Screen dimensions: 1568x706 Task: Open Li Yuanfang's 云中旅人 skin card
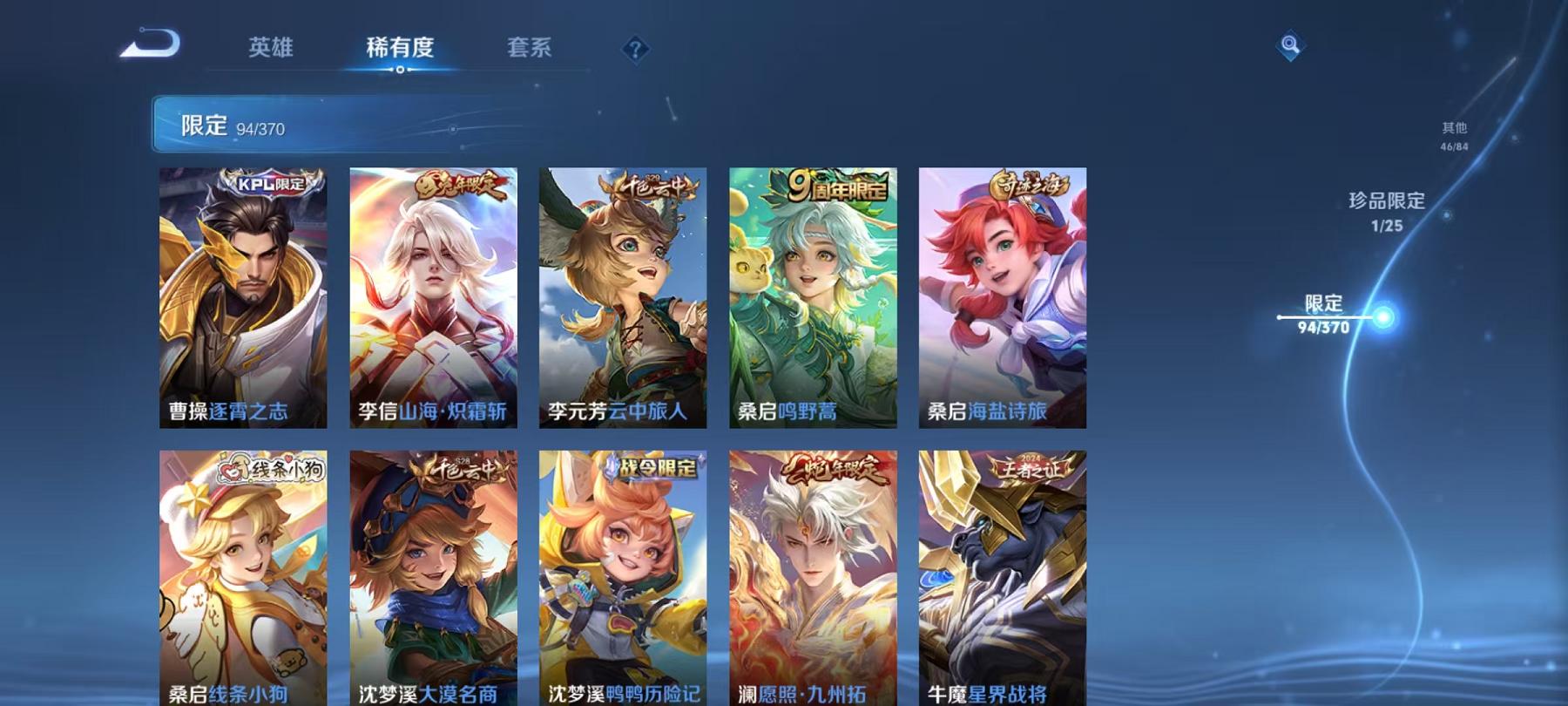coord(624,296)
